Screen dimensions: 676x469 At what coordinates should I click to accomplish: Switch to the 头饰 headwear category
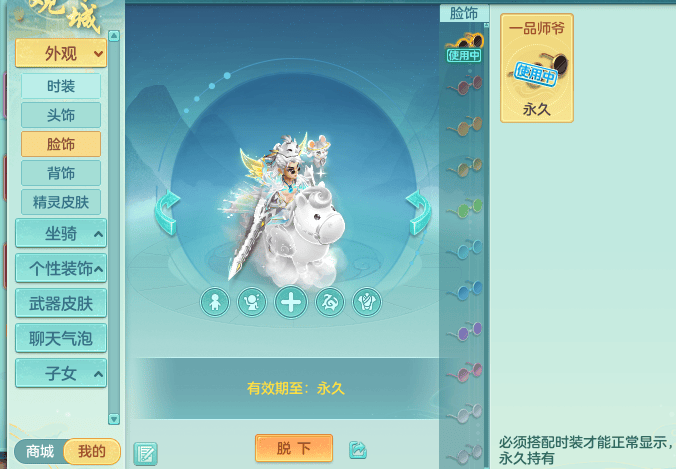point(61,115)
